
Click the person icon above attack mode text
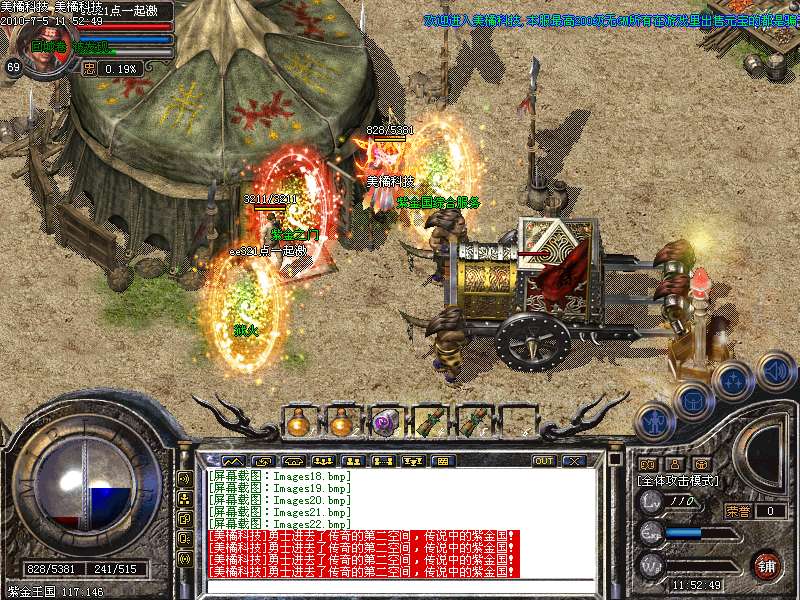click(x=674, y=464)
